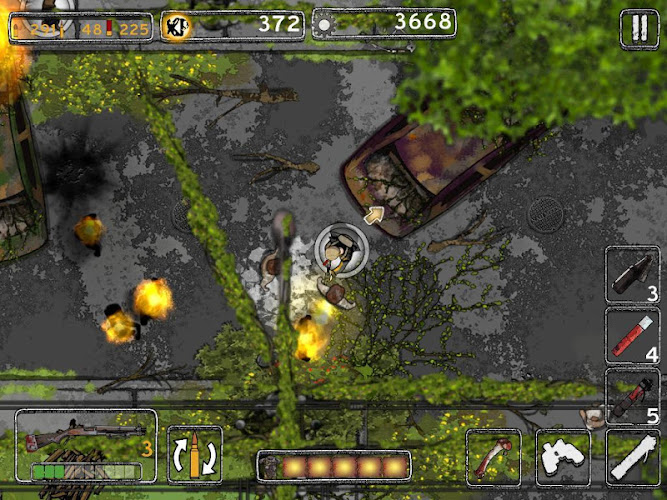The width and height of the screenshot is (667, 500).
Task: Activate the white binoculars icon
Action: point(563,457)
